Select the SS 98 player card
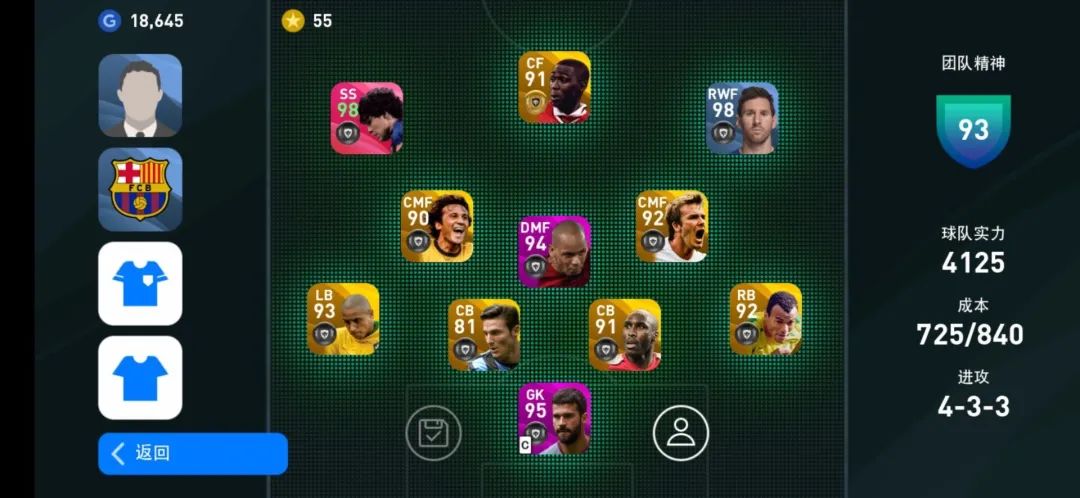1080x498 pixels. (x=367, y=118)
